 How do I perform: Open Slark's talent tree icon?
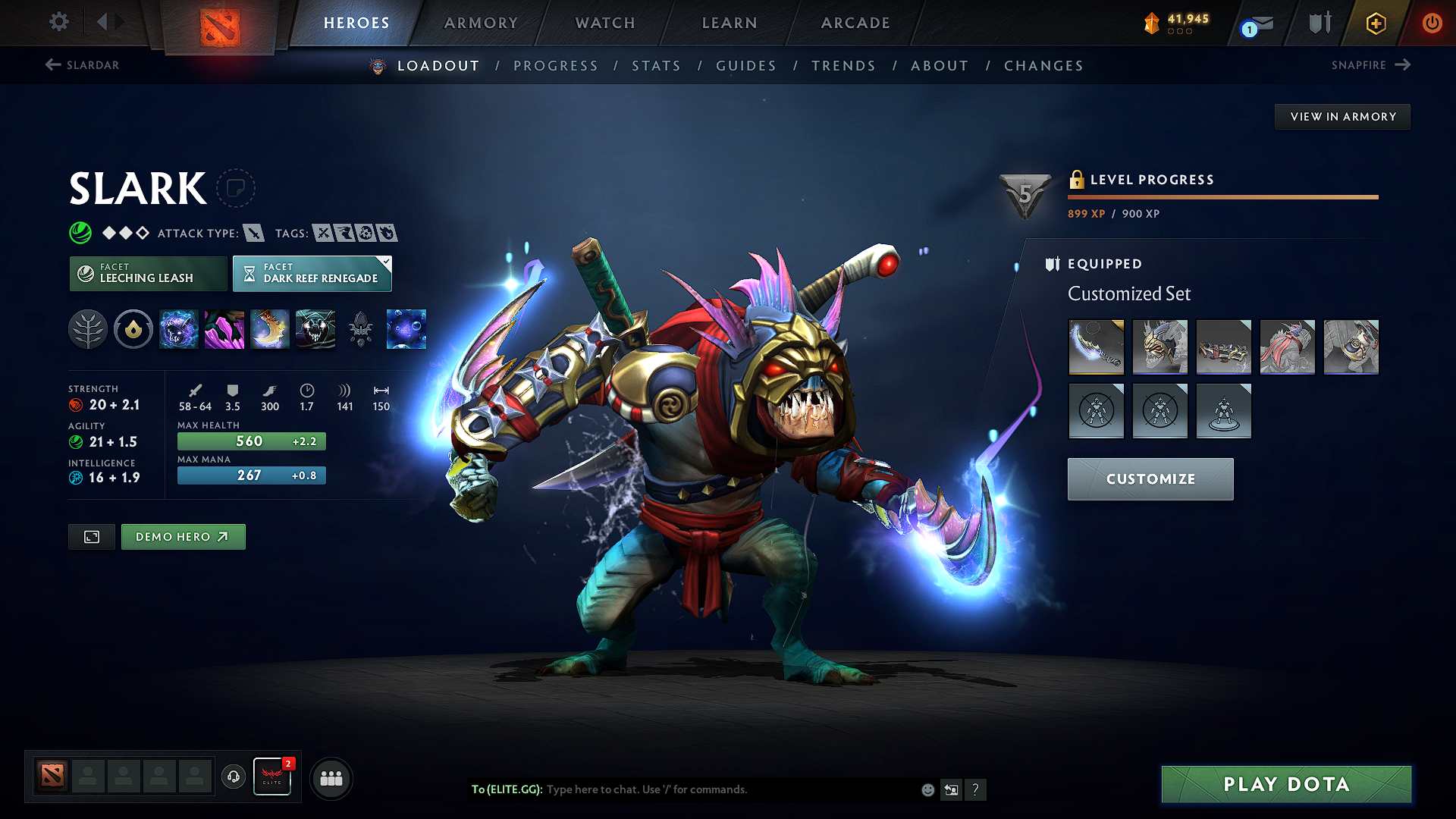(88, 329)
